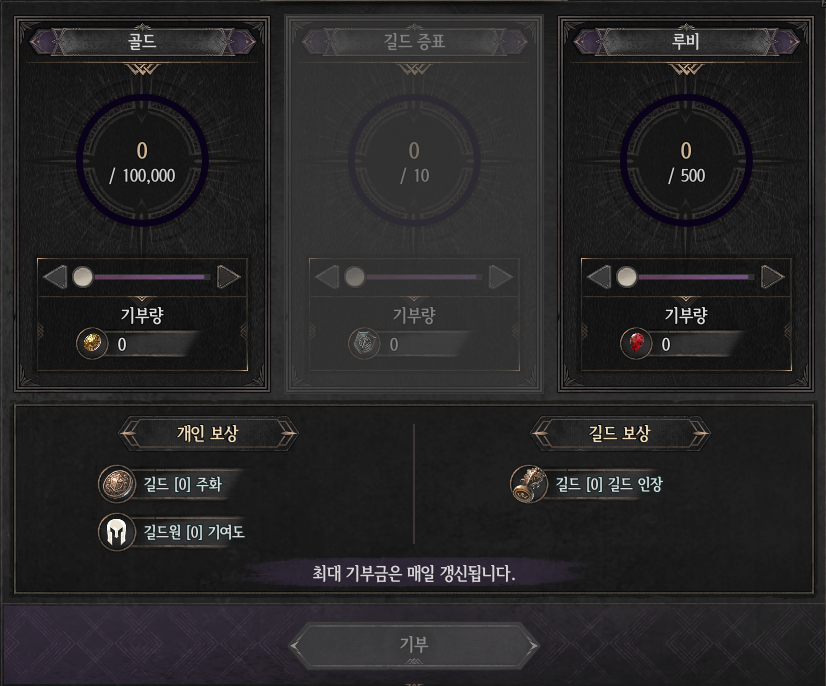This screenshot has height=686, width=826.
Task: Select the ruby 기부량 amount field
Action: click(694, 344)
